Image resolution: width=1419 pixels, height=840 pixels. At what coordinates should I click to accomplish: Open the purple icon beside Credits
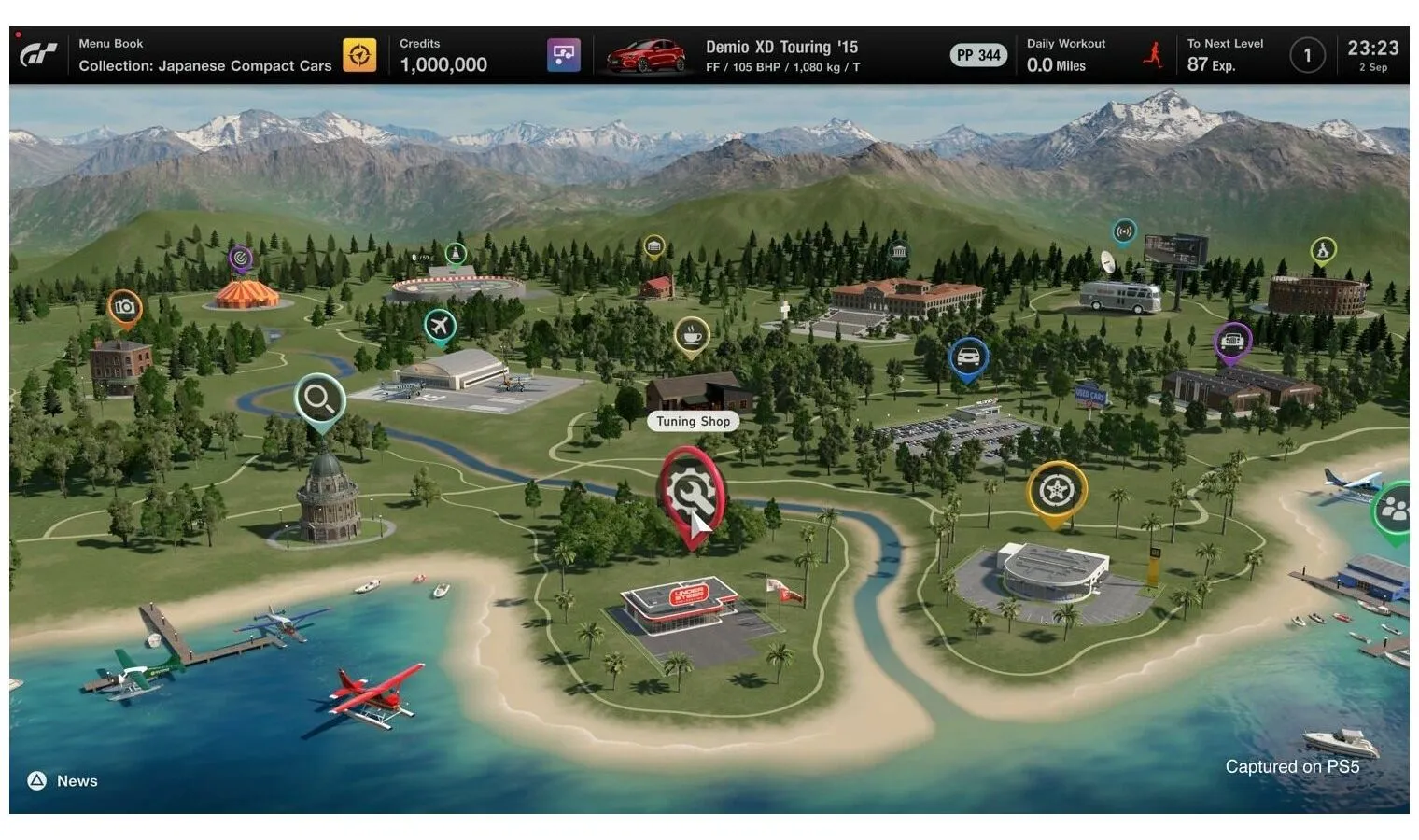tap(563, 55)
